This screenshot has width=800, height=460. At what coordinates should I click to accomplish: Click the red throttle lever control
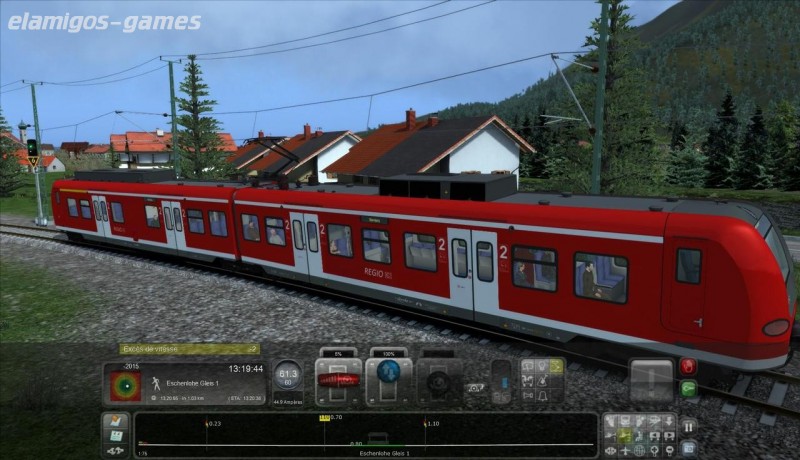click(337, 380)
